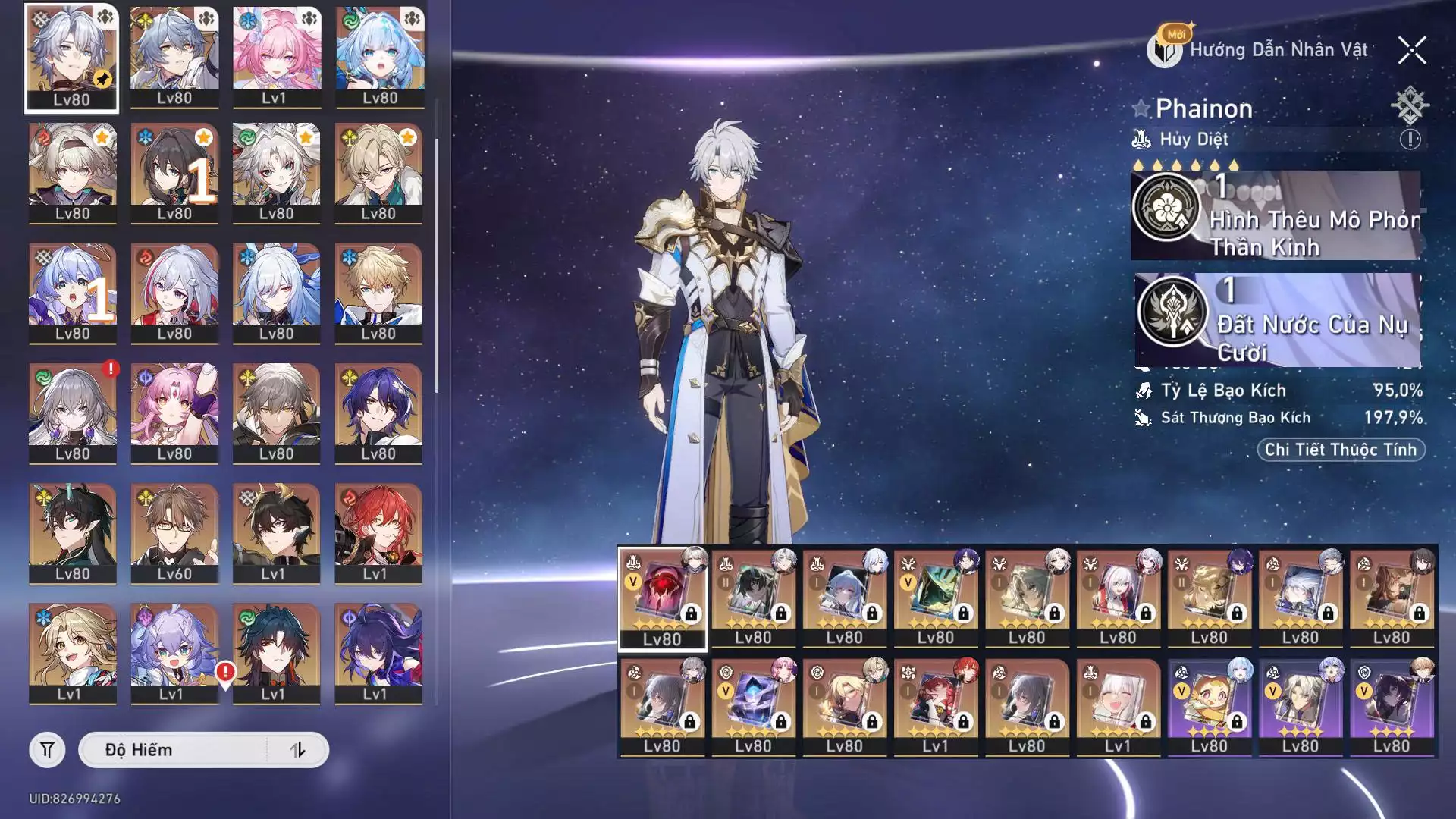Select the green-horned dark-haired Lv80 character

pos(73,533)
